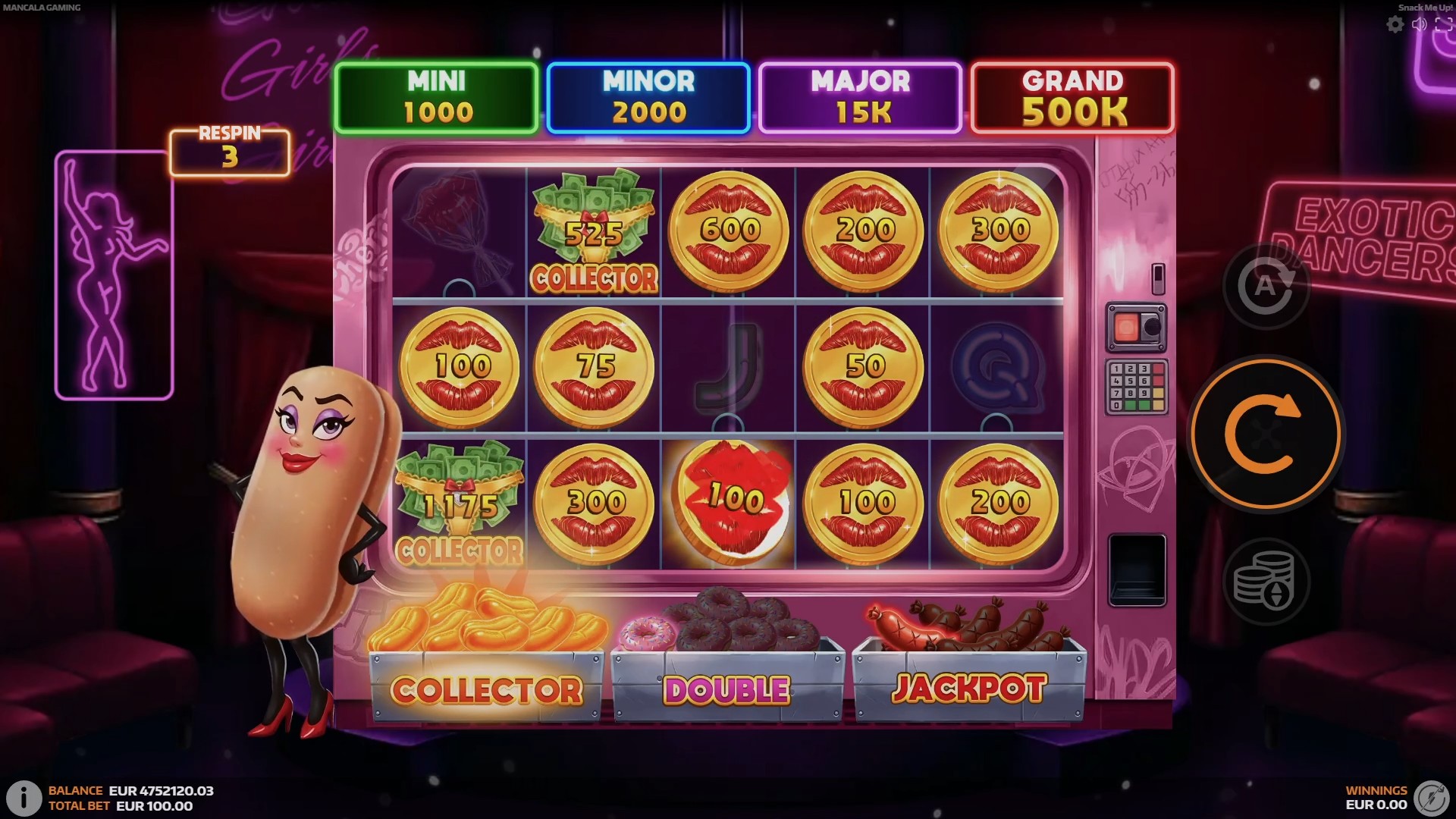Viewport: 1456px width, 819px height.
Task: Spin the reels with the orange button
Action: (x=1264, y=435)
